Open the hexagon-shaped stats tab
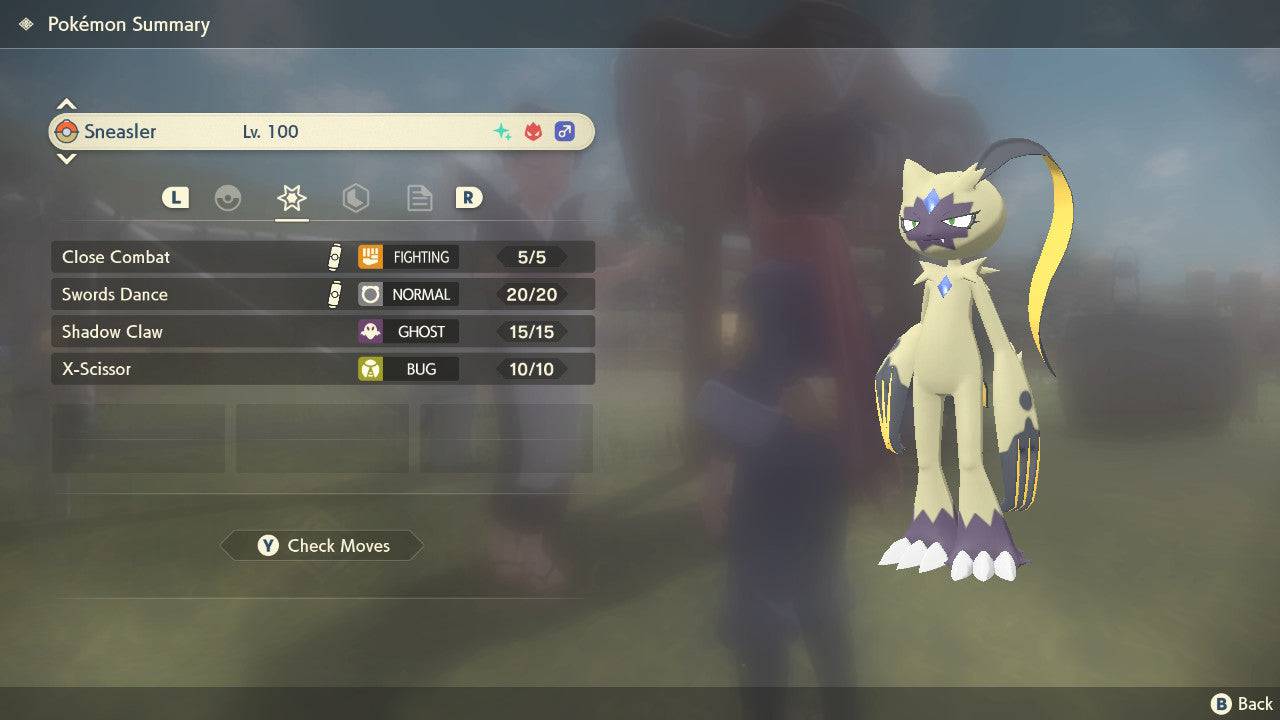This screenshot has height=720, width=1280. point(355,198)
